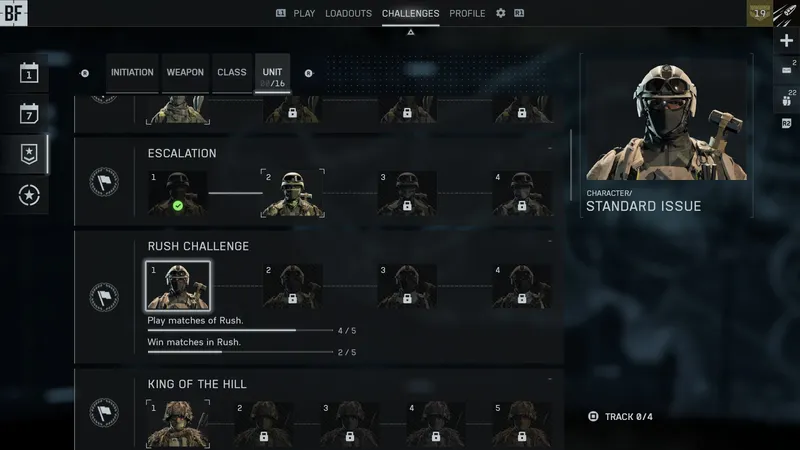
Task: Select completed Escalation stage 1 tile
Action: click(178, 193)
